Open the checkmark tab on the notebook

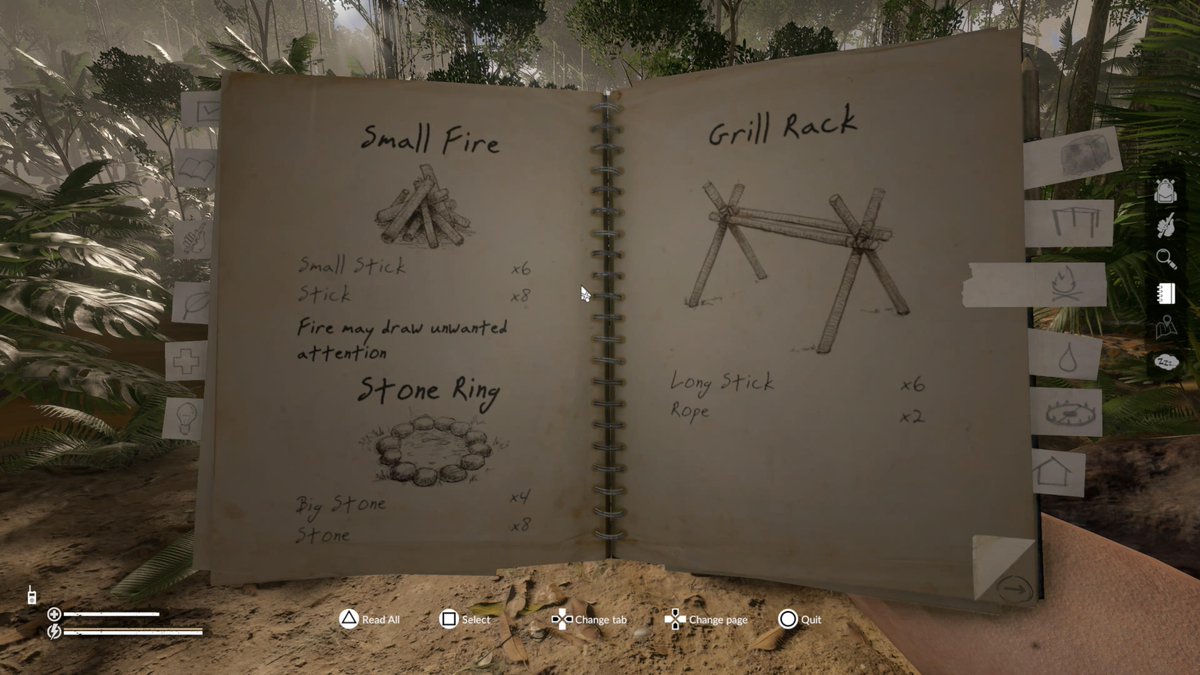[203, 109]
